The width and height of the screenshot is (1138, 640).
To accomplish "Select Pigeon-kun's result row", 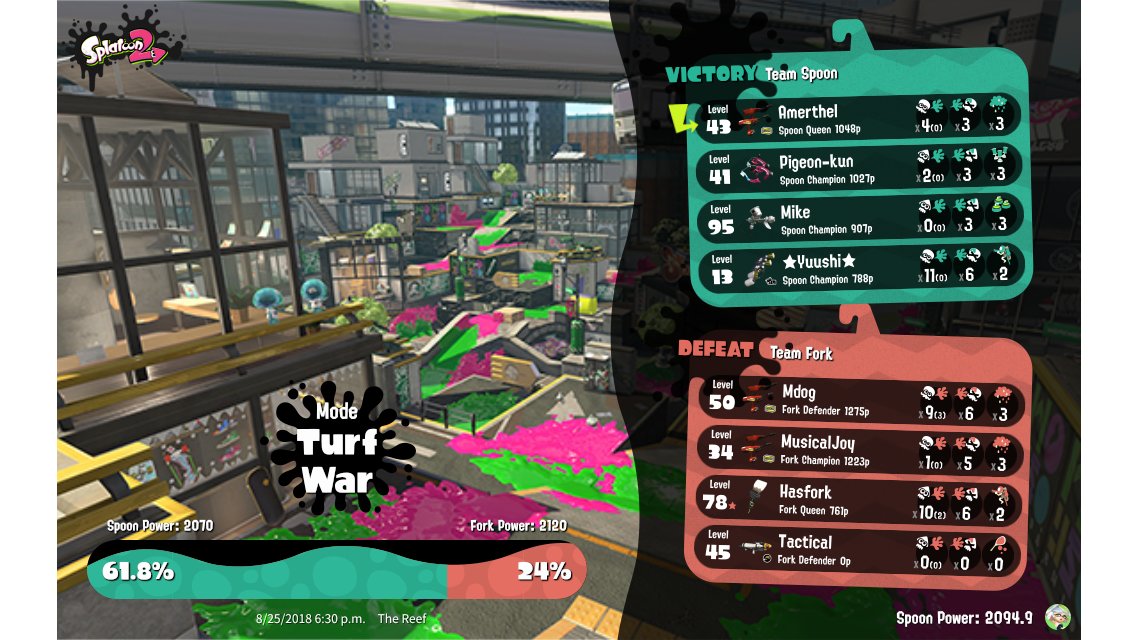I will pyautogui.click(x=860, y=167).
